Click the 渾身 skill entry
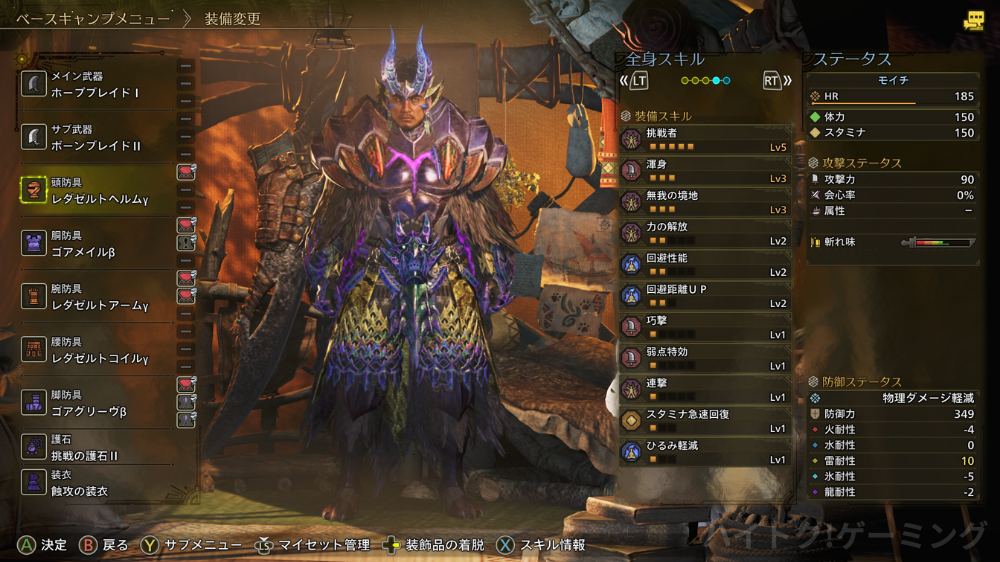This screenshot has width=1000, height=562. (704, 171)
